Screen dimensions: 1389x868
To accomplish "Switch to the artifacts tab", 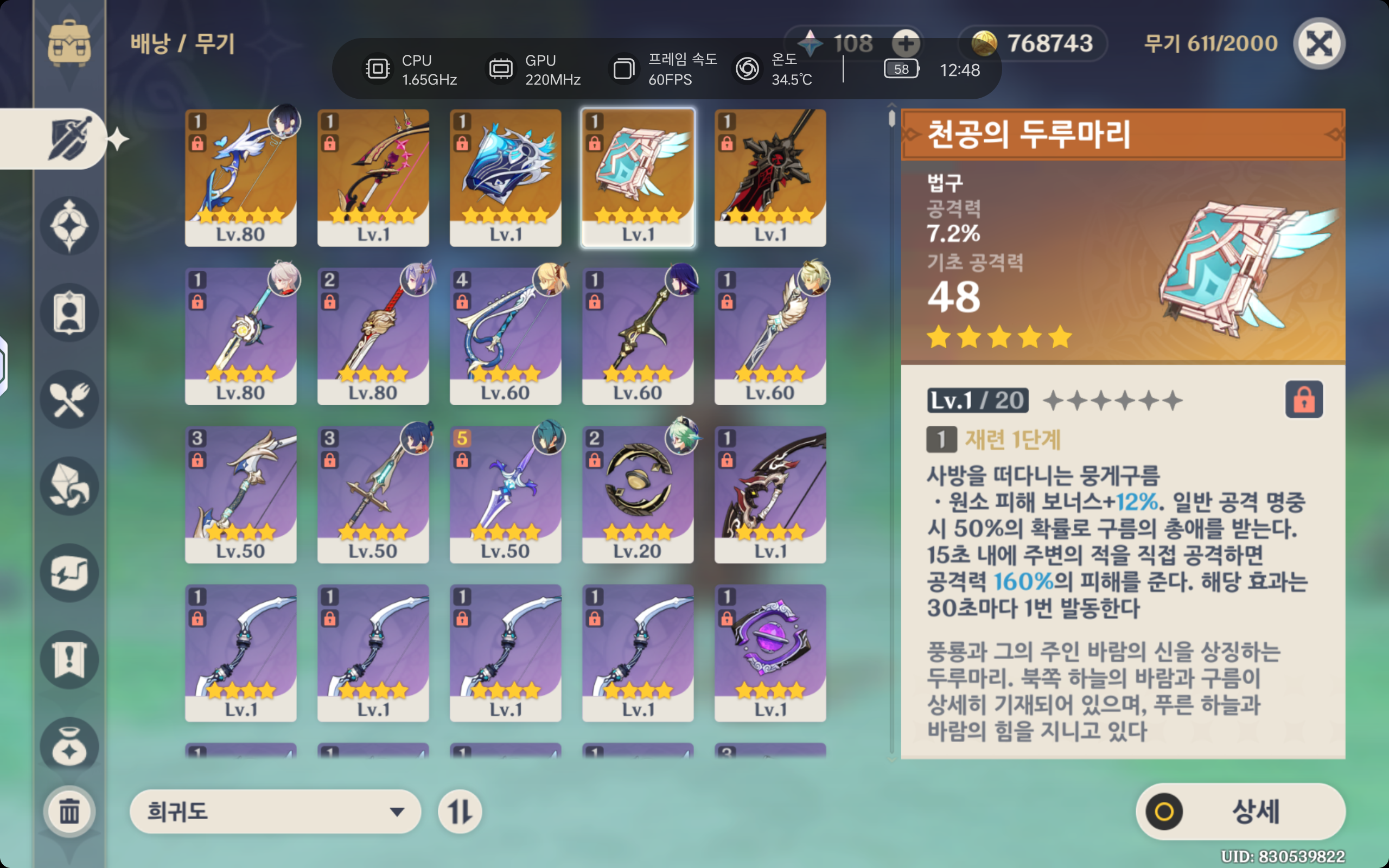I will (x=69, y=226).
